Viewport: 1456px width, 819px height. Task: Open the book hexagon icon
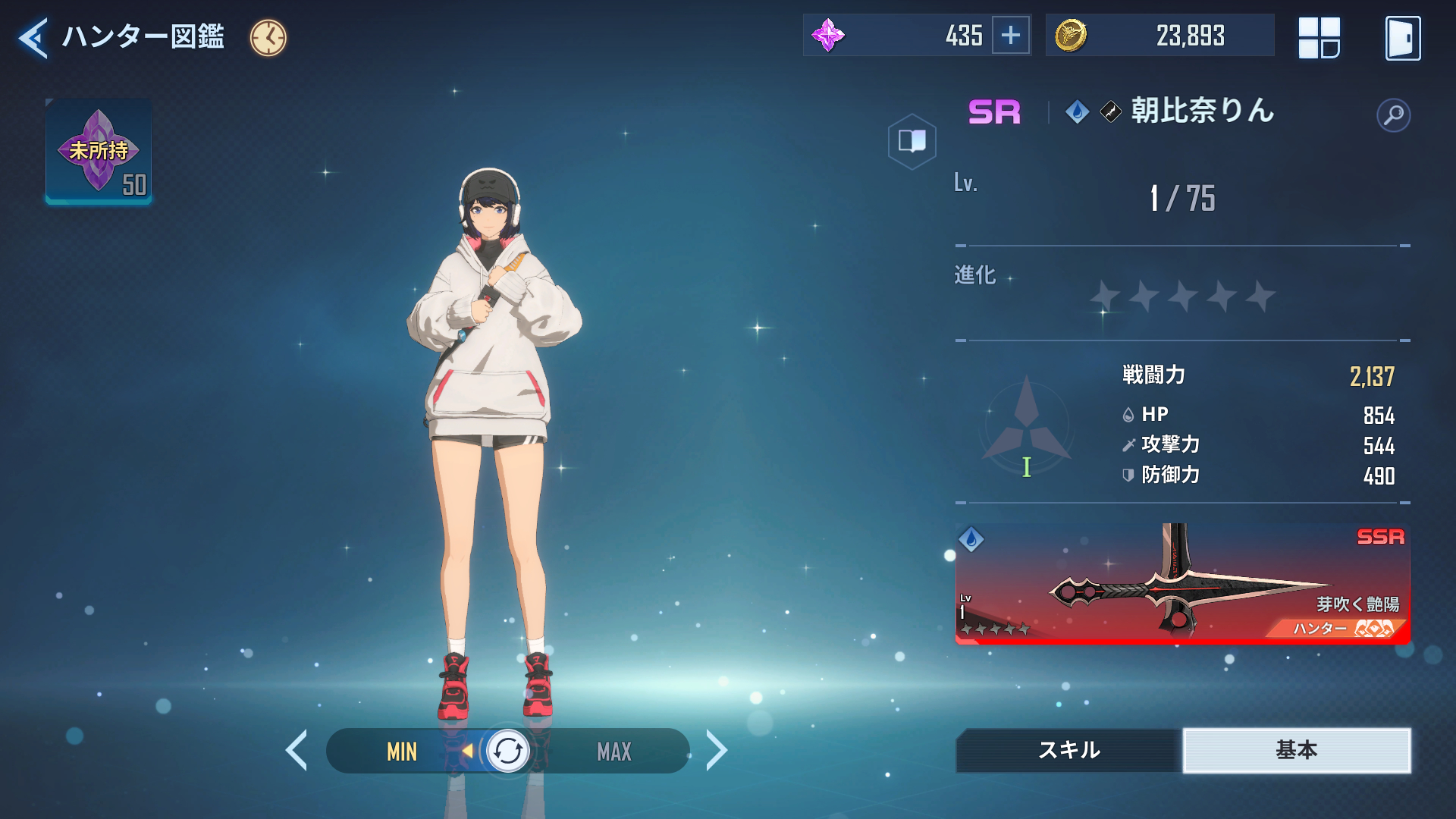click(912, 141)
